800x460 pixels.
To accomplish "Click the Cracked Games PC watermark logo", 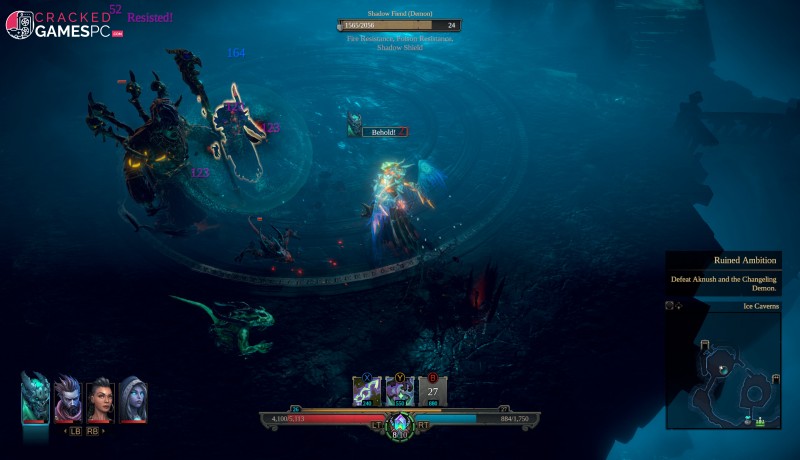I will tap(62, 24).
